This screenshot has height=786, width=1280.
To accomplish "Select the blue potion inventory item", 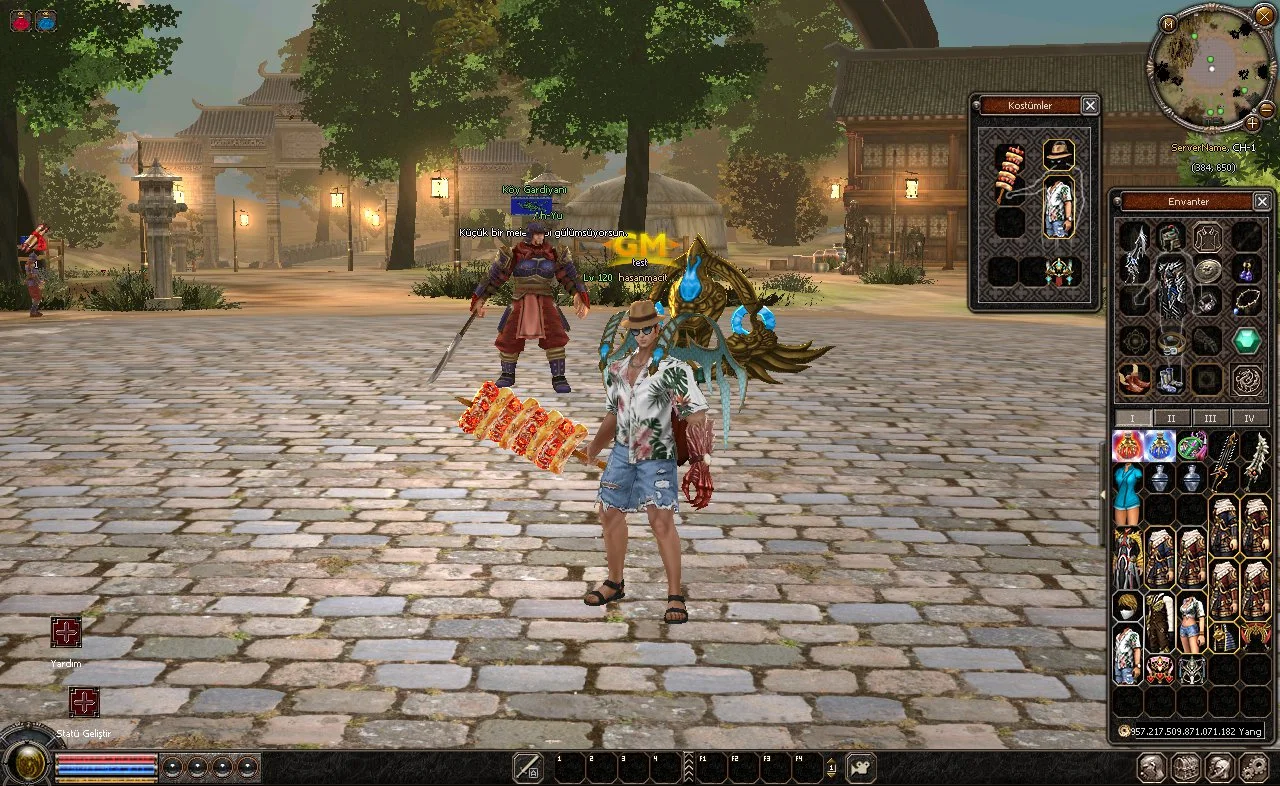I will click(x=1159, y=445).
